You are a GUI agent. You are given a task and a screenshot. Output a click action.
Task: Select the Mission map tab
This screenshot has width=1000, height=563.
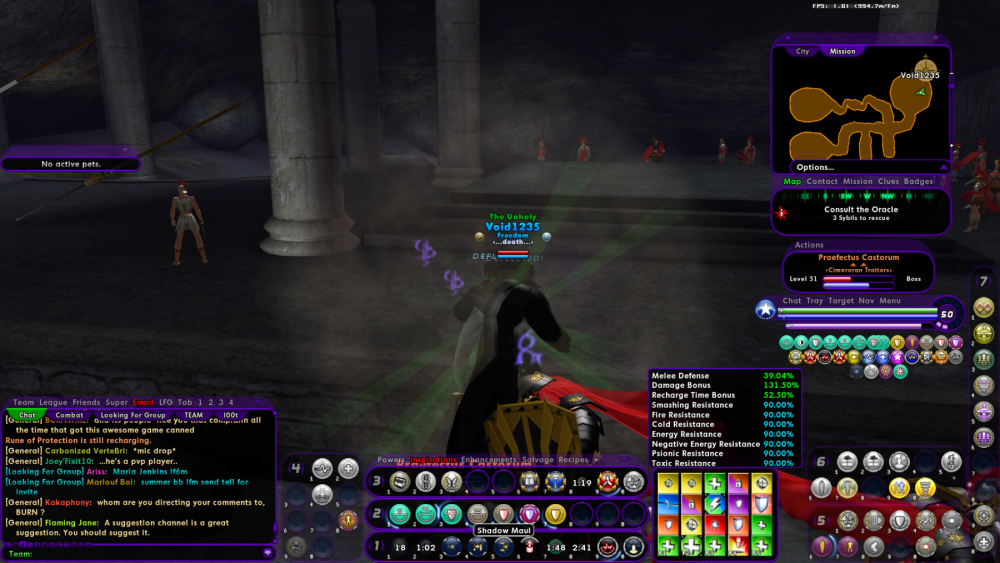coord(842,51)
